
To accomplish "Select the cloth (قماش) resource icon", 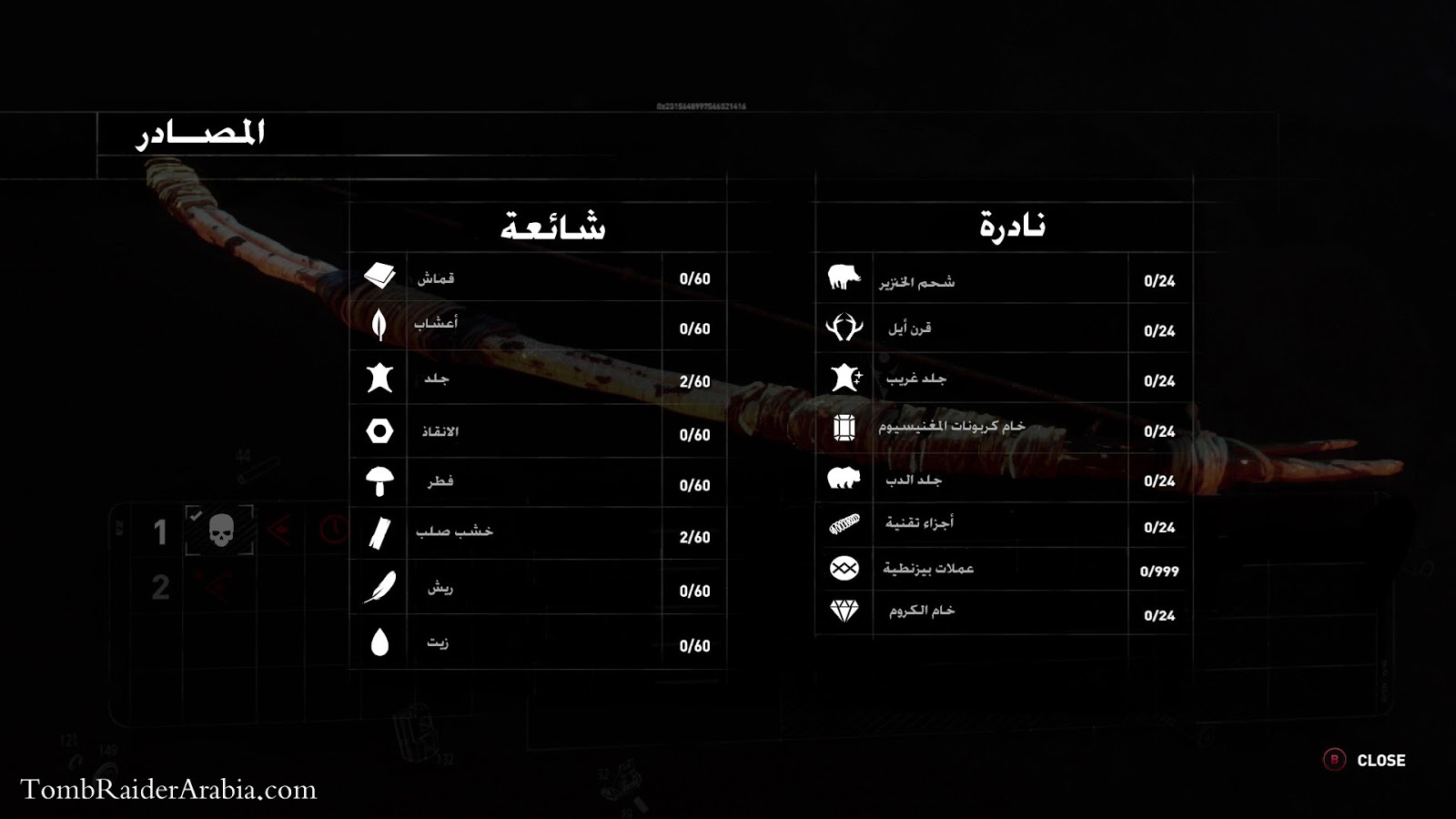I will coord(379,276).
